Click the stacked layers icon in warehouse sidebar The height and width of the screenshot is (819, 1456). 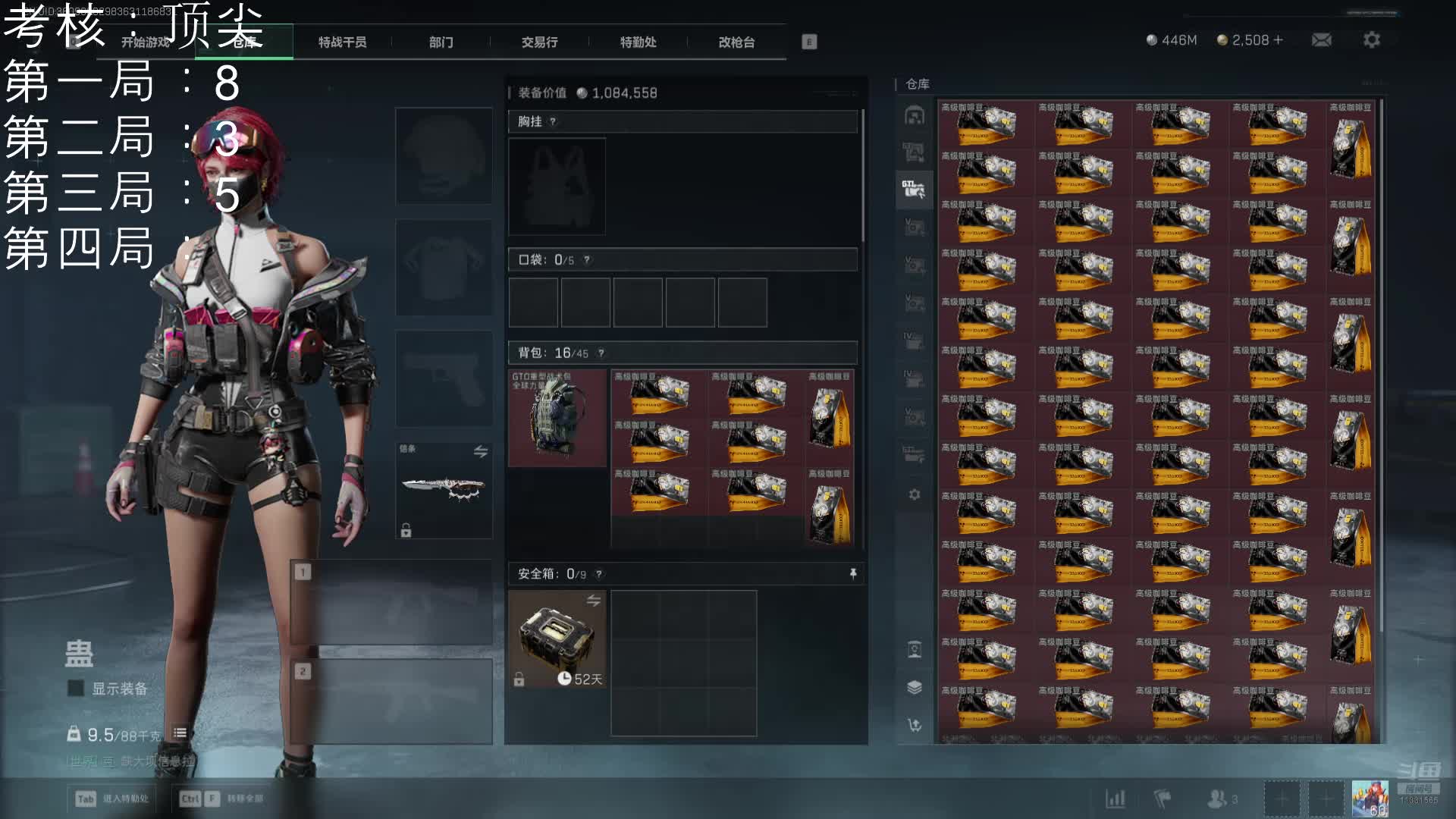(x=915, y=687)
